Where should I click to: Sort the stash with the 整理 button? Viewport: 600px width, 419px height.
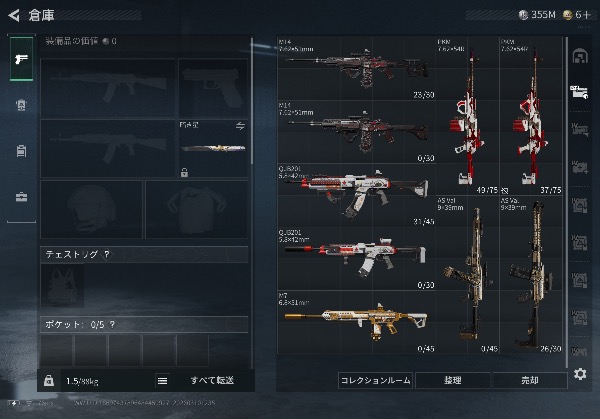(452, 381)
